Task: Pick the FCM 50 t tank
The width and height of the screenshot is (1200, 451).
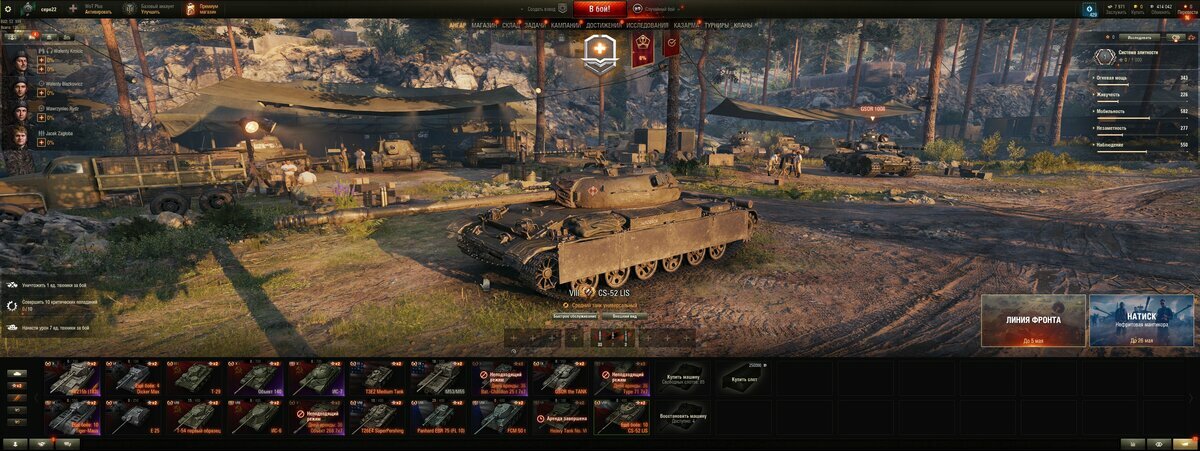Action: 498,417
